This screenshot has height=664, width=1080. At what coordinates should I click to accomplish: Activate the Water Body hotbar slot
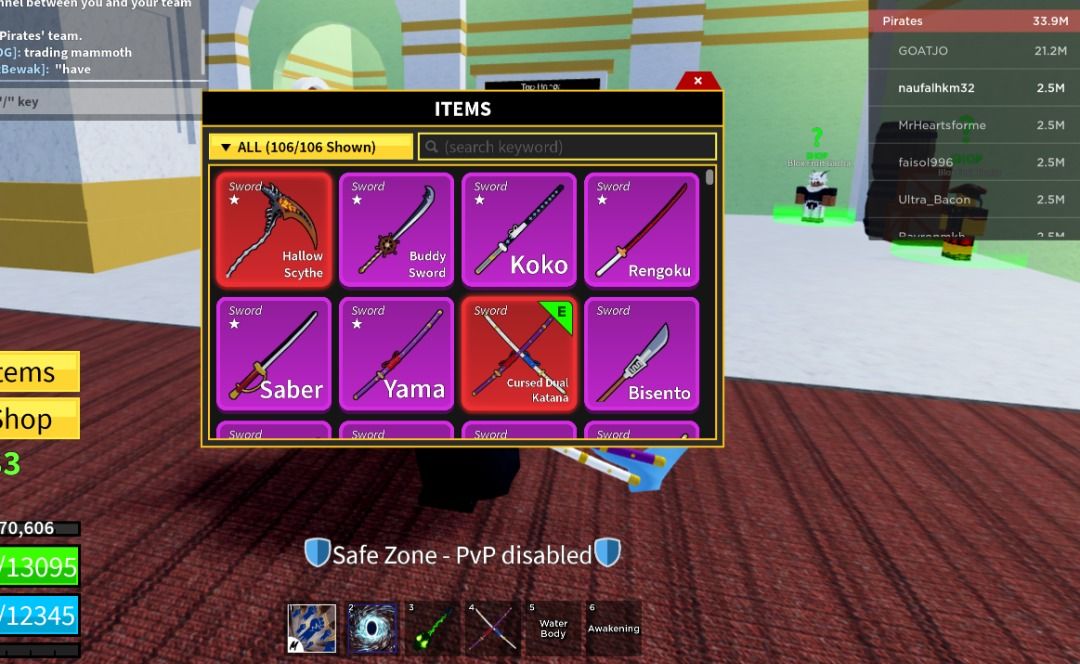coord(553,628)
